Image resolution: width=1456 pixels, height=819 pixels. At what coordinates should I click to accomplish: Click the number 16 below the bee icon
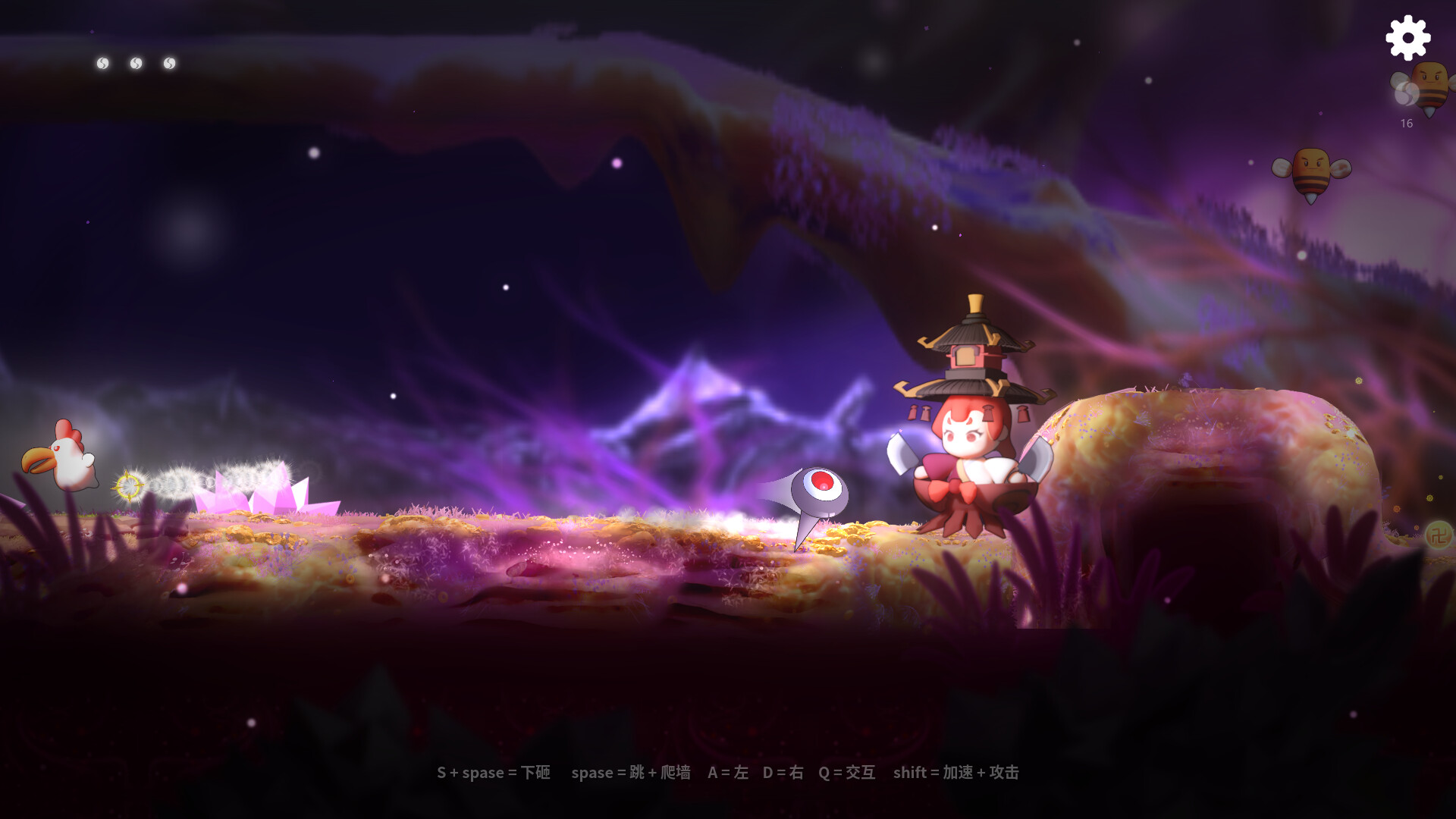tap(1407, 123)
